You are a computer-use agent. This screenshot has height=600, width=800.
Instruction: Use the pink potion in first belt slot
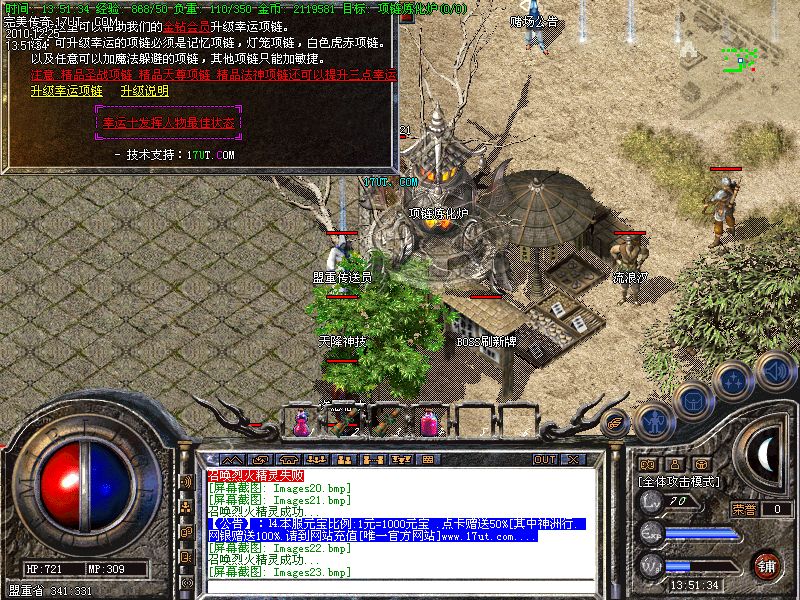(301, 424)
